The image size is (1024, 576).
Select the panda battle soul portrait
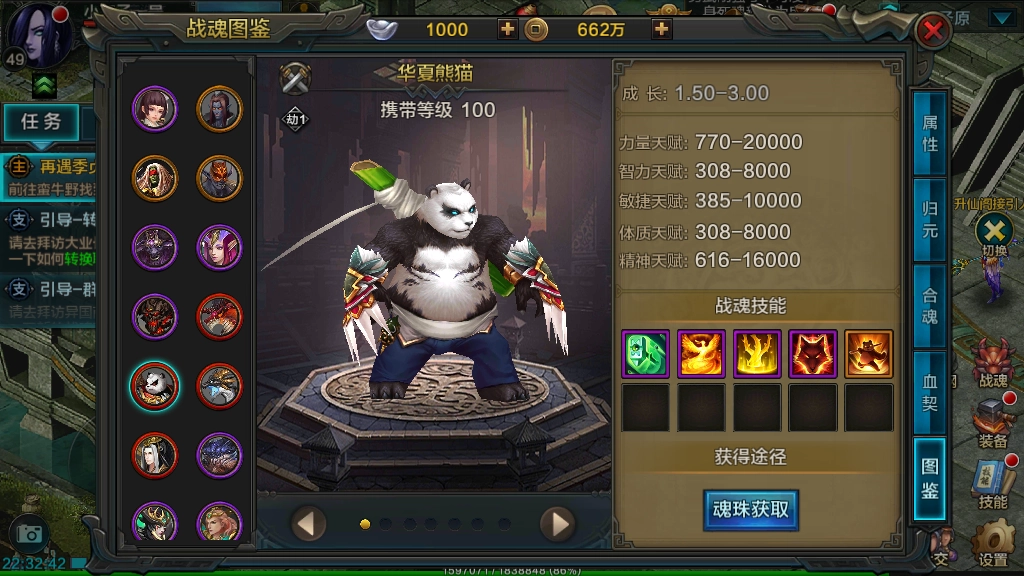(x=155, y=385)
